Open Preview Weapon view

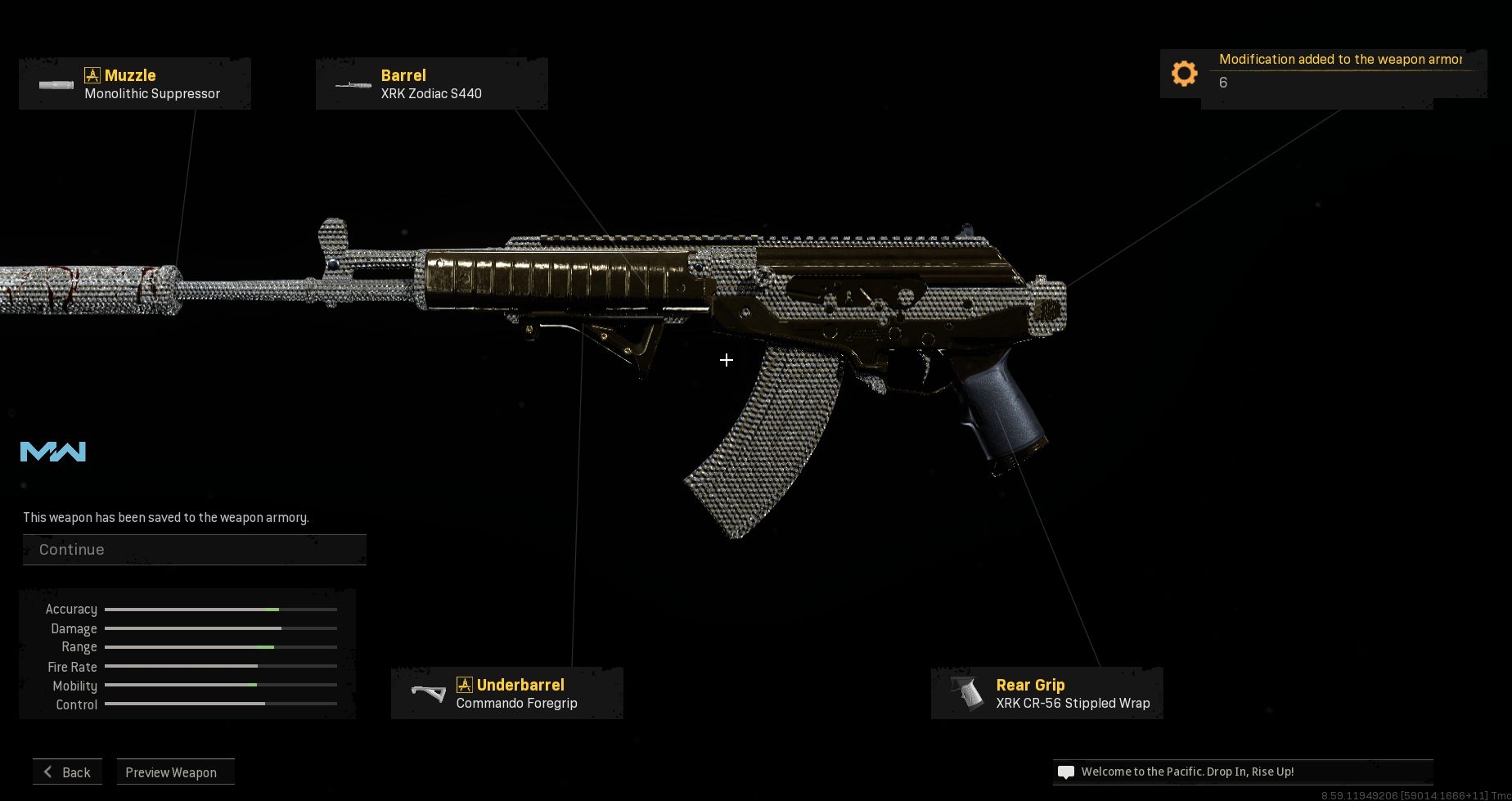tap(175, 772)
